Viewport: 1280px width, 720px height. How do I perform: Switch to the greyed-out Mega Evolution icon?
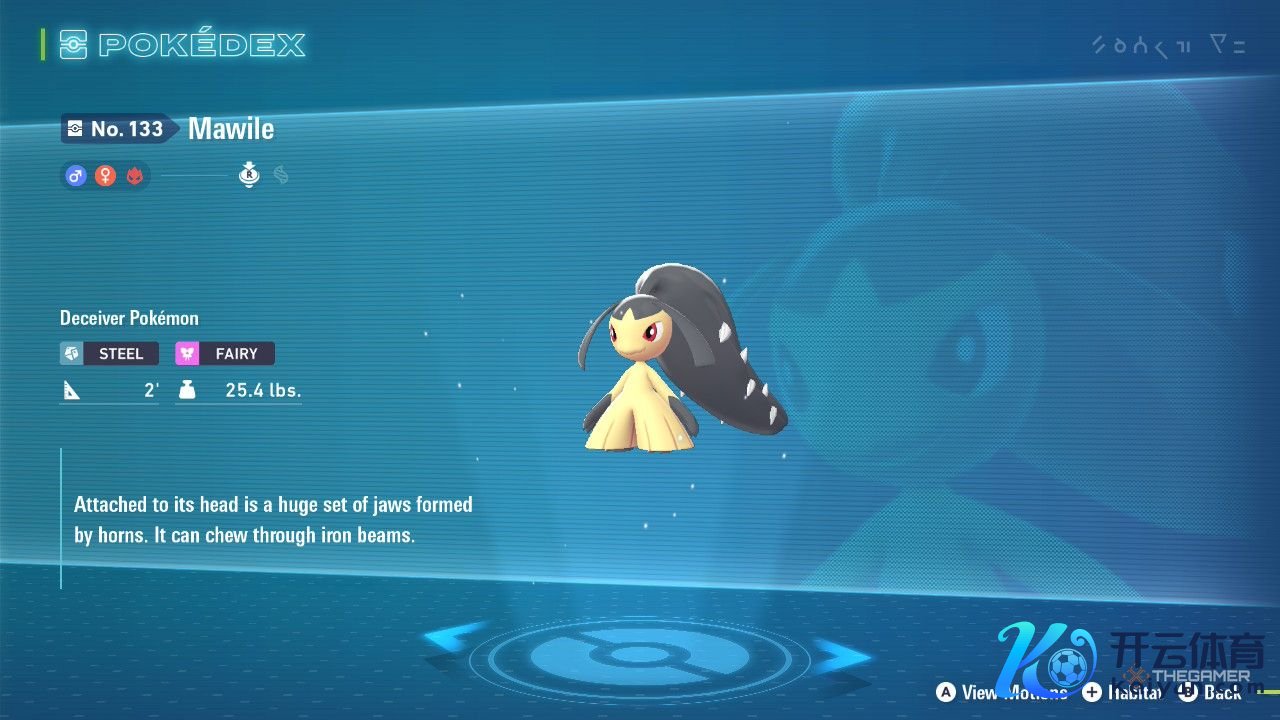click(281, 176)
